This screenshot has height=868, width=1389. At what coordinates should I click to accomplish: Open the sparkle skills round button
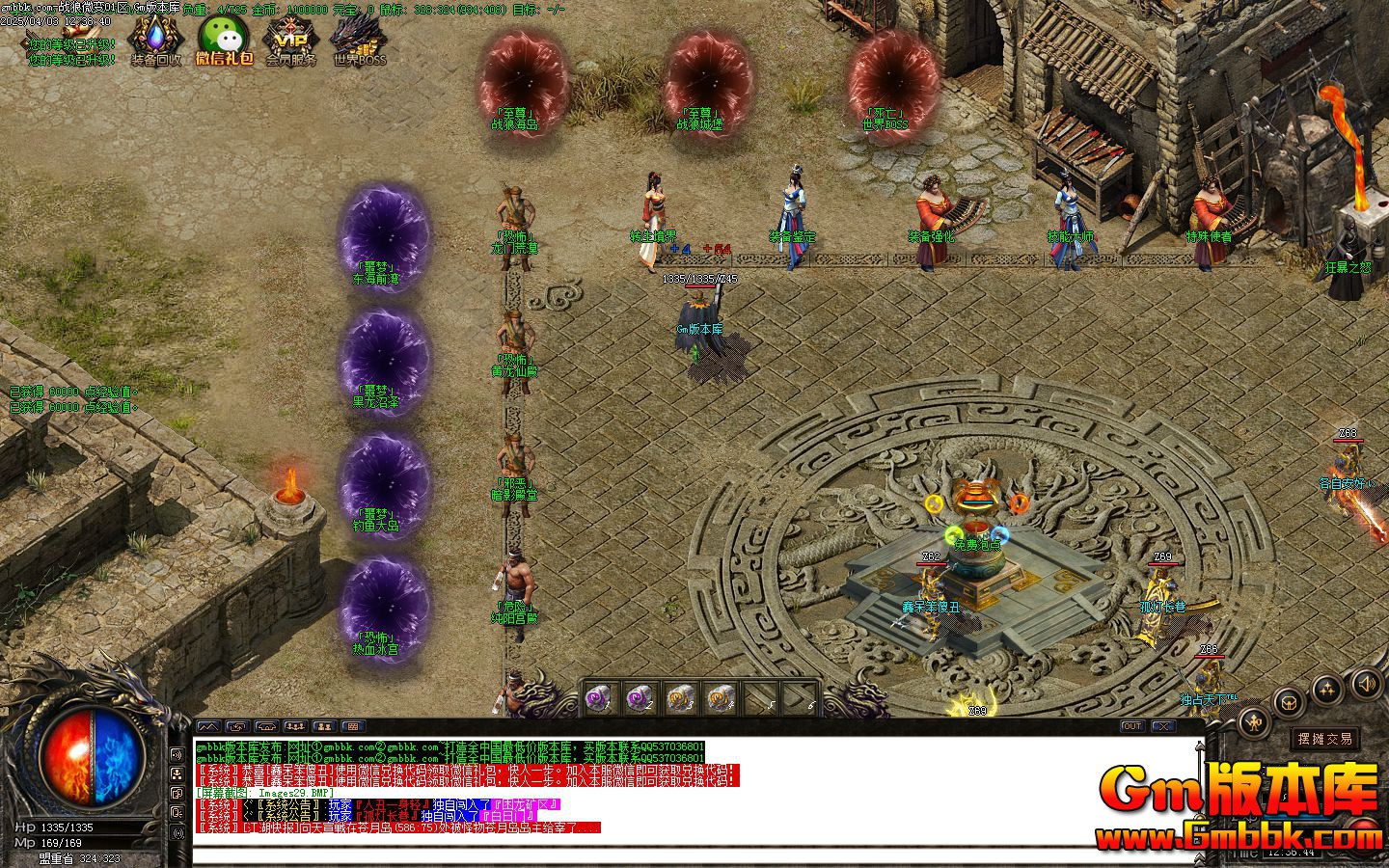click(1328, 689)
